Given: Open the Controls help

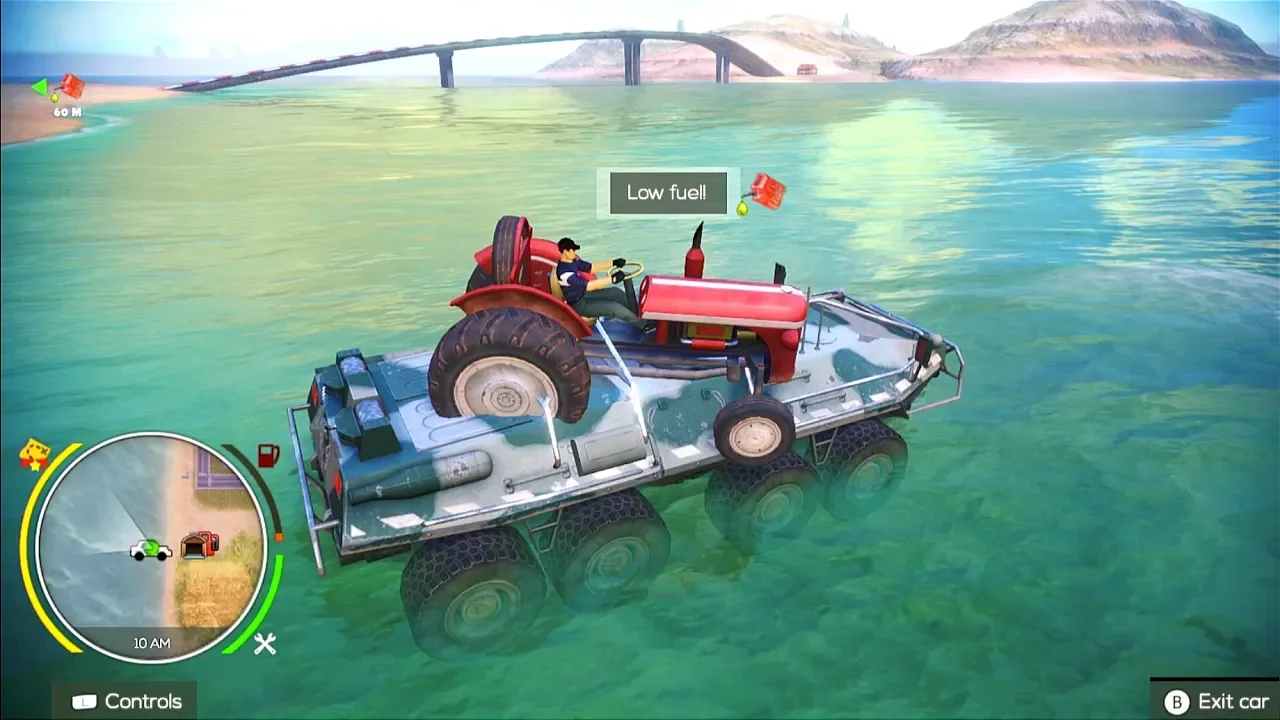Looking at the screenshot, I should (125, 701).
